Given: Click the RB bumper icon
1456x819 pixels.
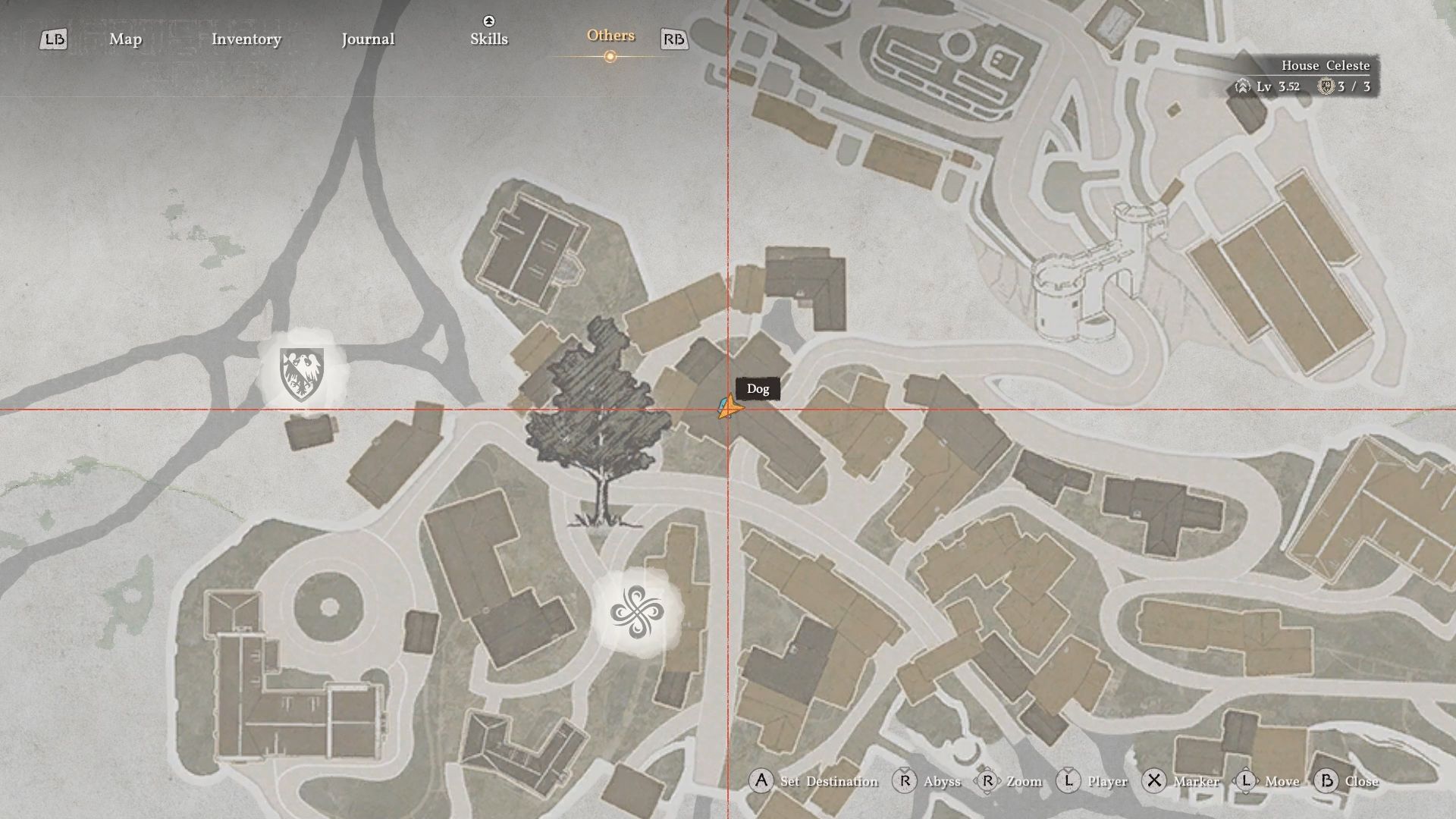Looking at the screenshot, I should coord(674,39).
